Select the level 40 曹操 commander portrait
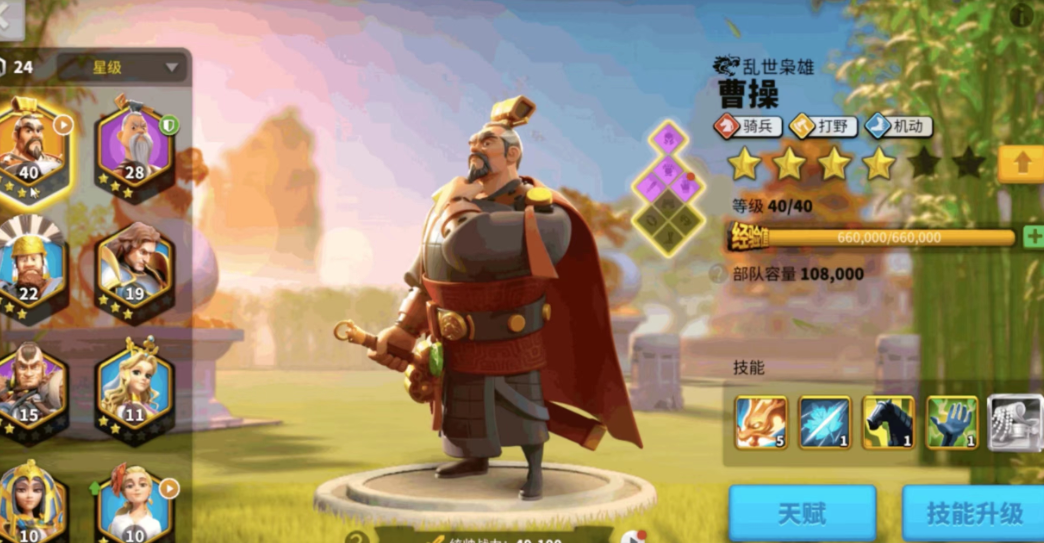 tap(30, 150)
